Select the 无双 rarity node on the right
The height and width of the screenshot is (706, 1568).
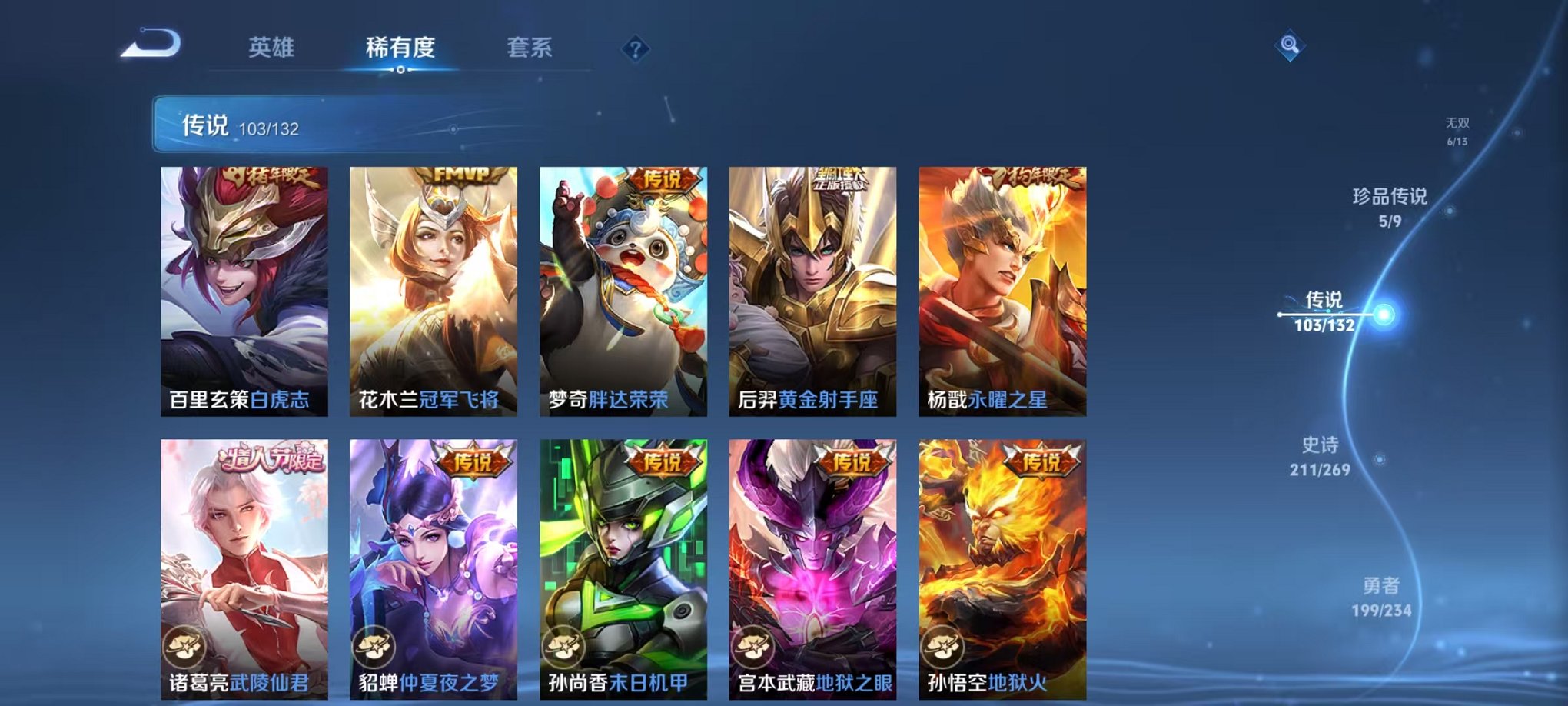(1457, 128)
